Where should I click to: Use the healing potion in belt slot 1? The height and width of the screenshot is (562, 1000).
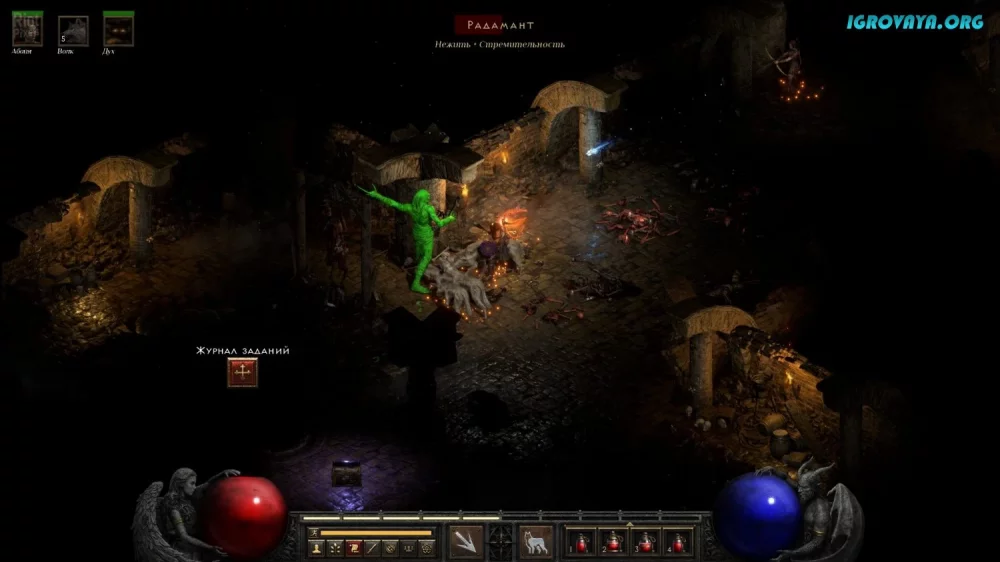581,542
